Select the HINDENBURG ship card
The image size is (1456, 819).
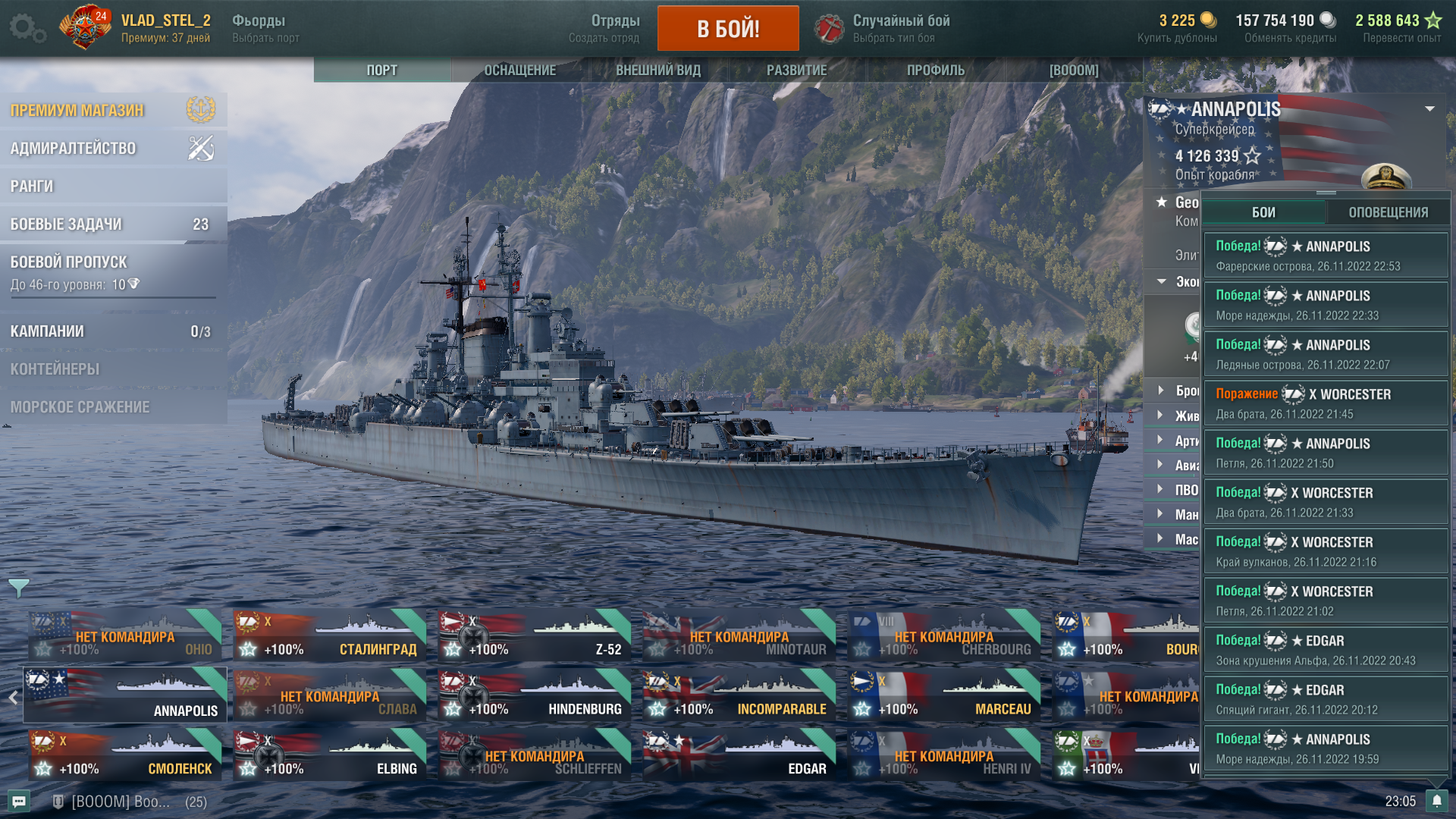point(535,695)
